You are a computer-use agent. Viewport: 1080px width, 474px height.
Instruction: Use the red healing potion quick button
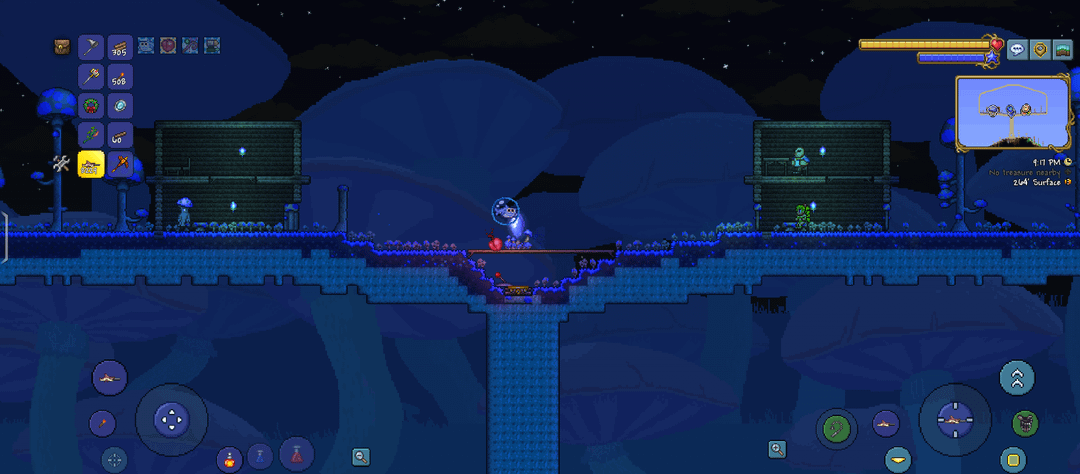297,453
